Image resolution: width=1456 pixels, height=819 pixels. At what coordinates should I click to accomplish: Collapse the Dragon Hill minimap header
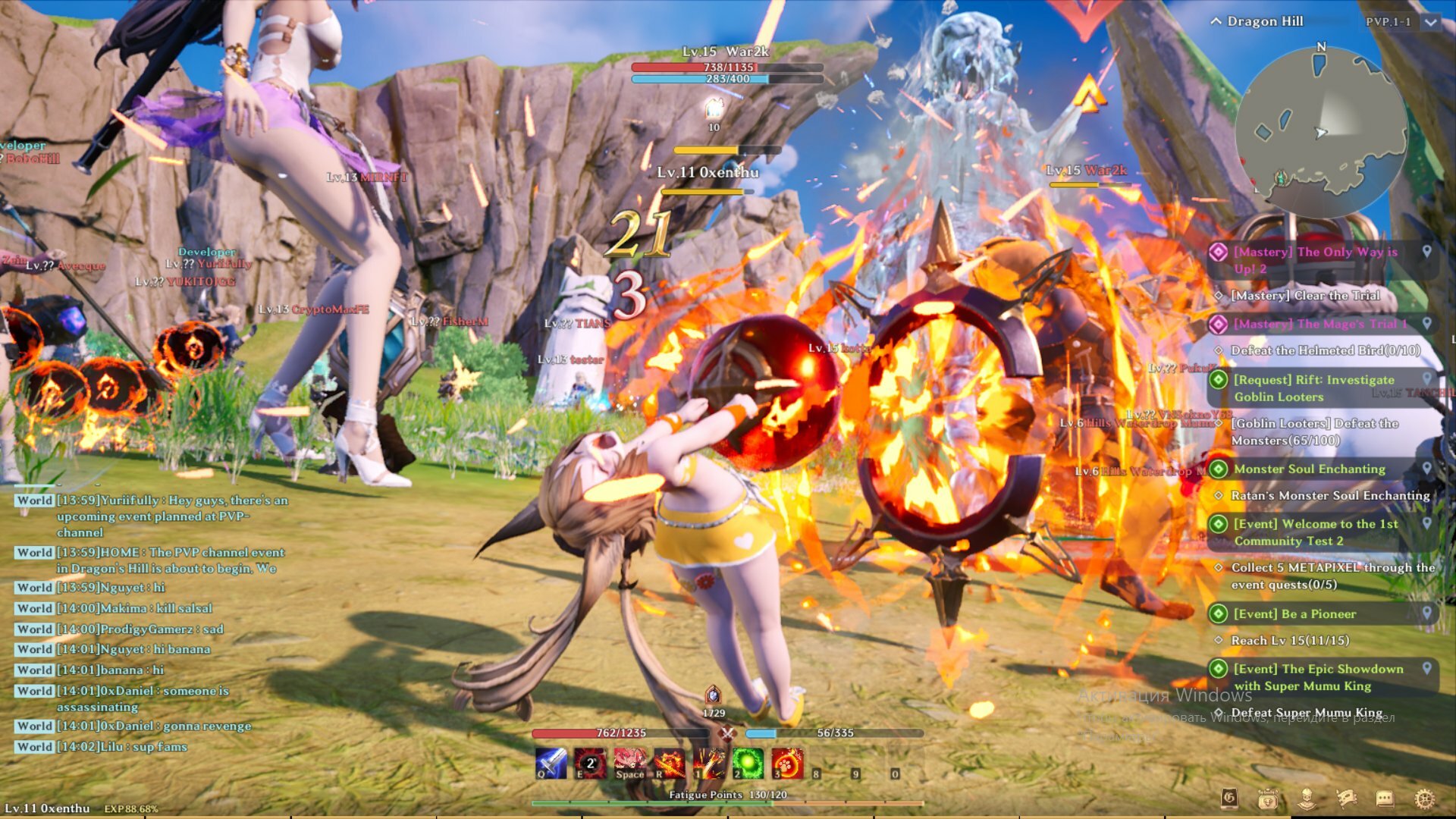click(1216, 21)
